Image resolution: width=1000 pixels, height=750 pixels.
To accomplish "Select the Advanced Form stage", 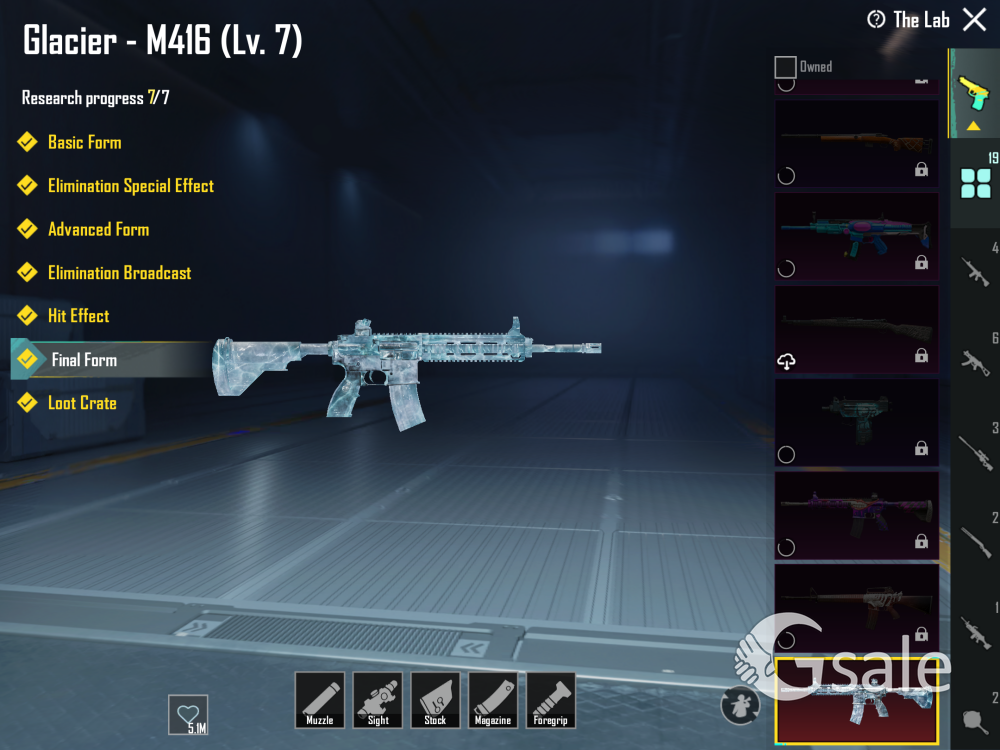I will pyautogui.click(x=98, y=229).
